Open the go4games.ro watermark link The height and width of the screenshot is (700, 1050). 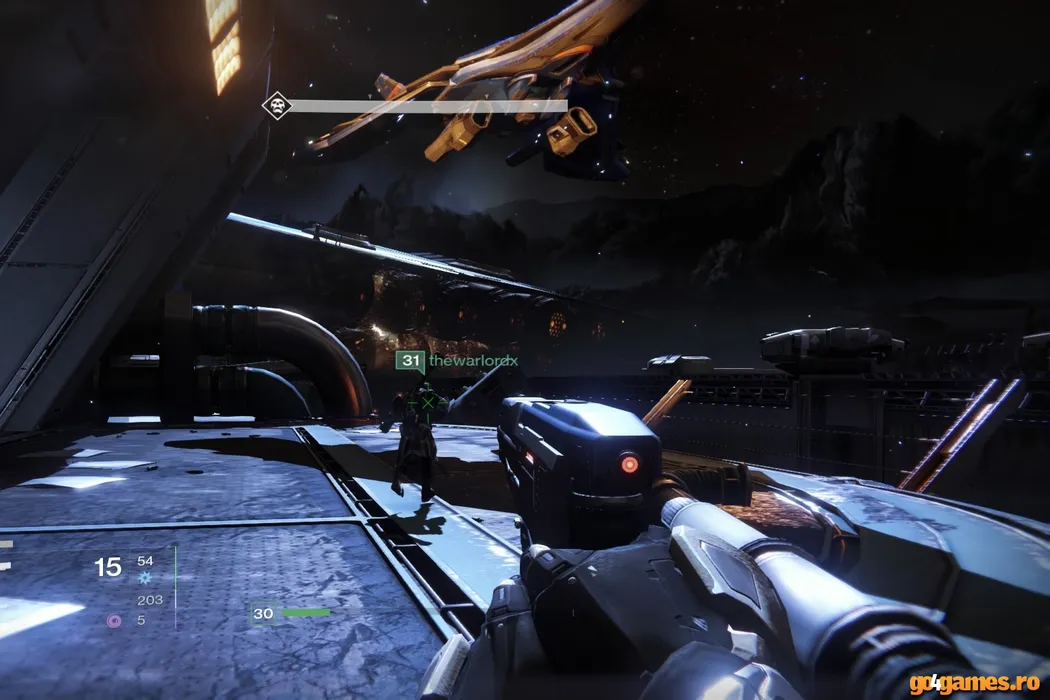tap(976, 683)
